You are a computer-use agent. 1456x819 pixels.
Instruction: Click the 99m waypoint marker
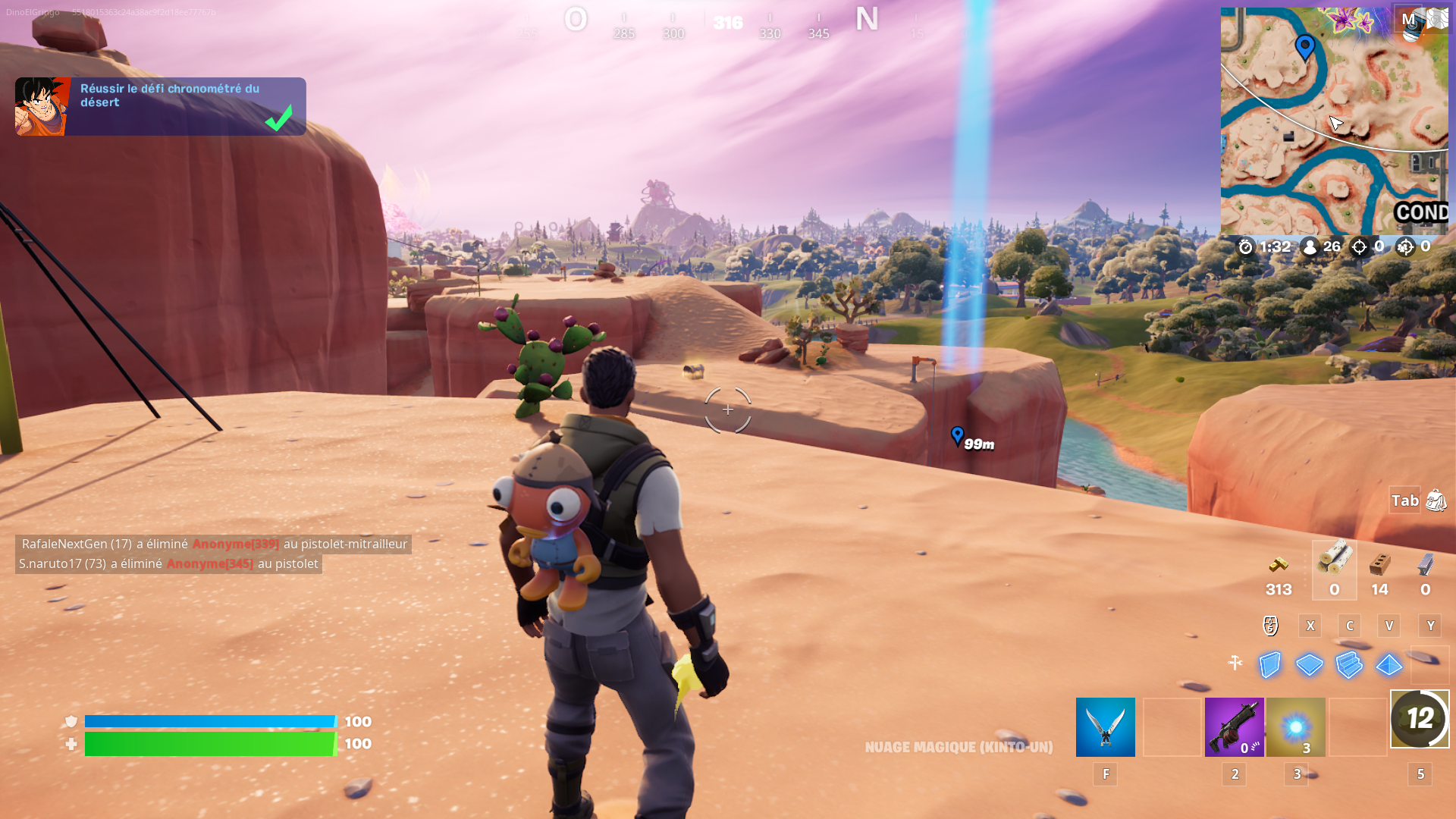tap(957, 437)
